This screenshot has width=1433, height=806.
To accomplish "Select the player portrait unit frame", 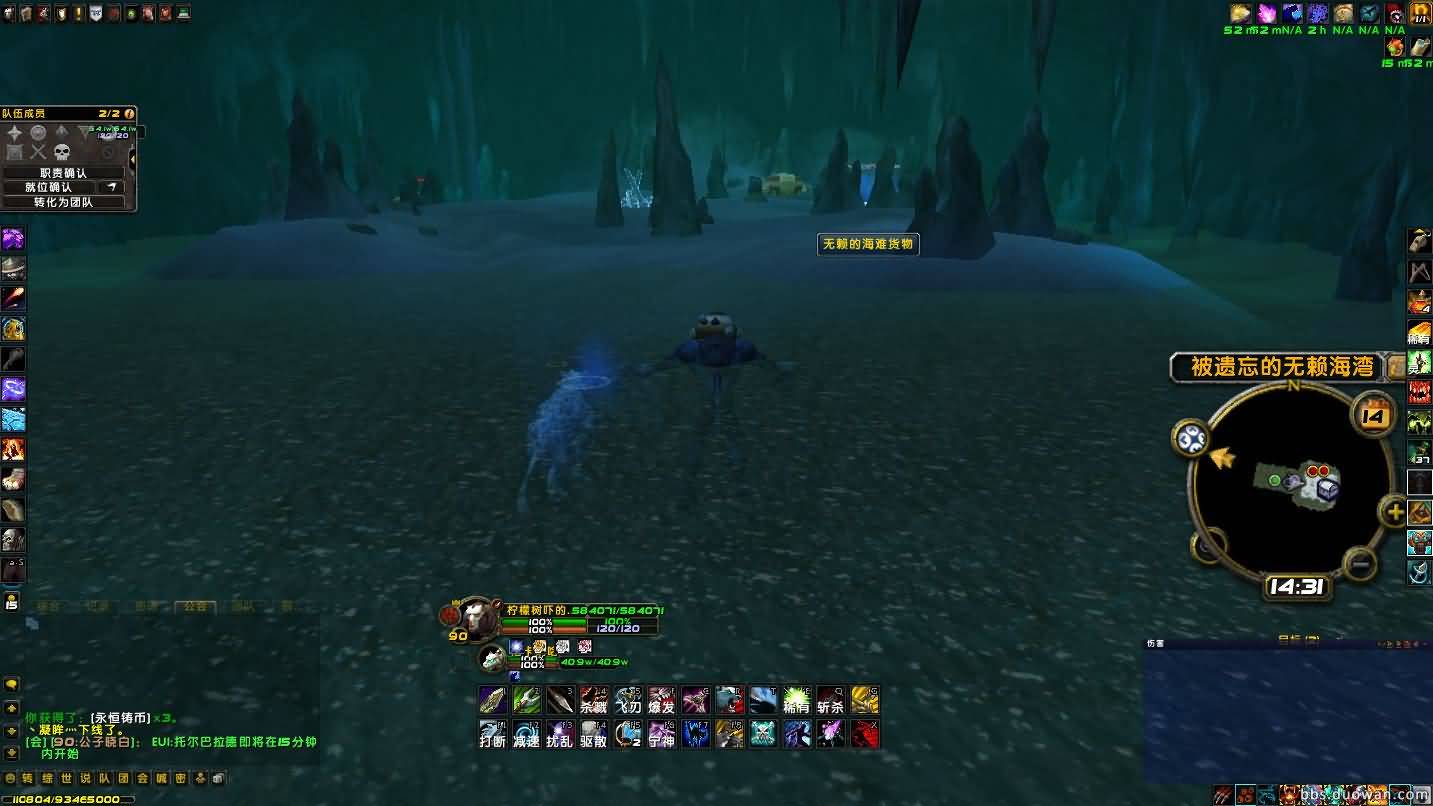I will point(477,618).
